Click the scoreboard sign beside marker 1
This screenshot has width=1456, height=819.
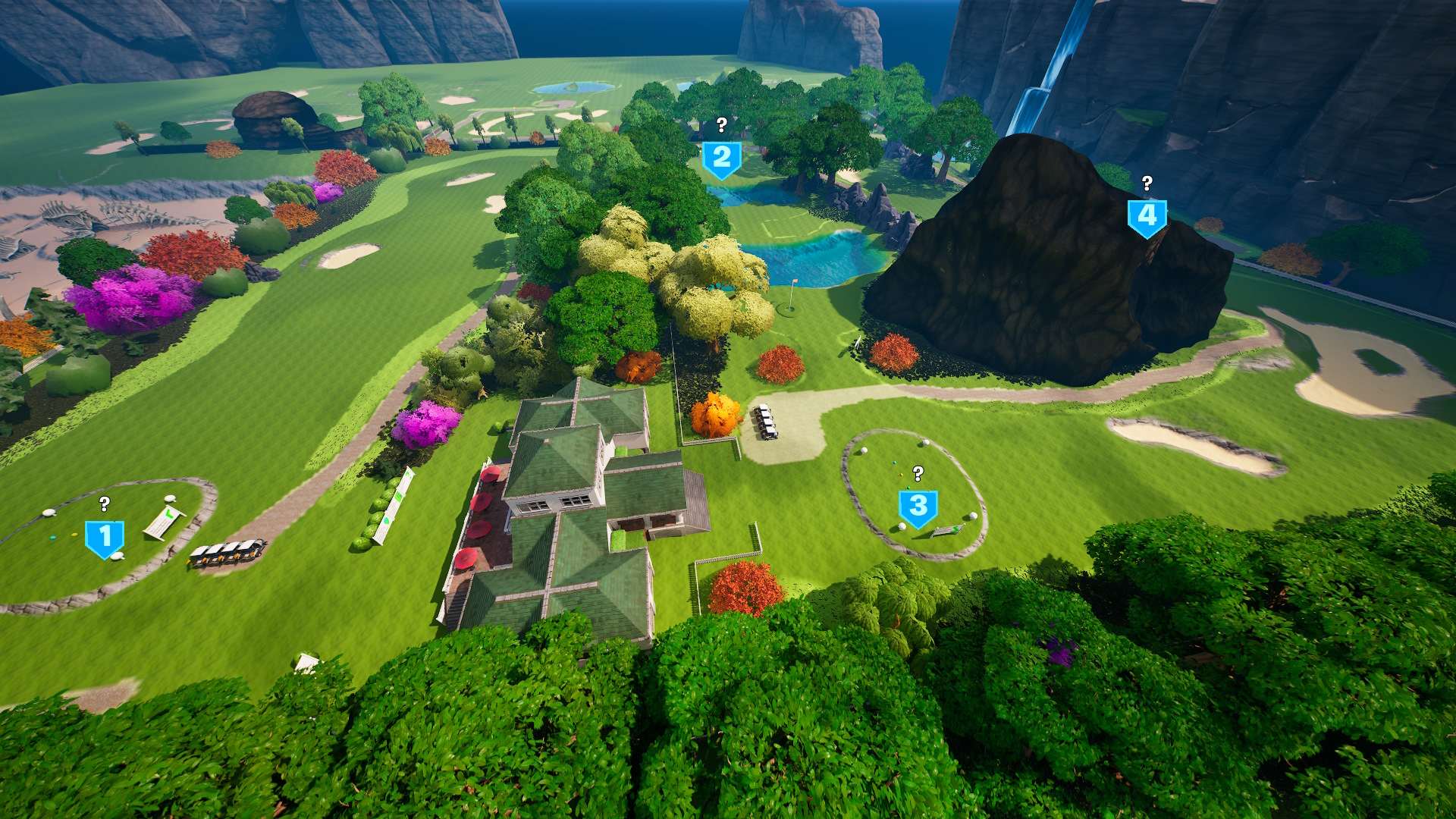(165, 522)
